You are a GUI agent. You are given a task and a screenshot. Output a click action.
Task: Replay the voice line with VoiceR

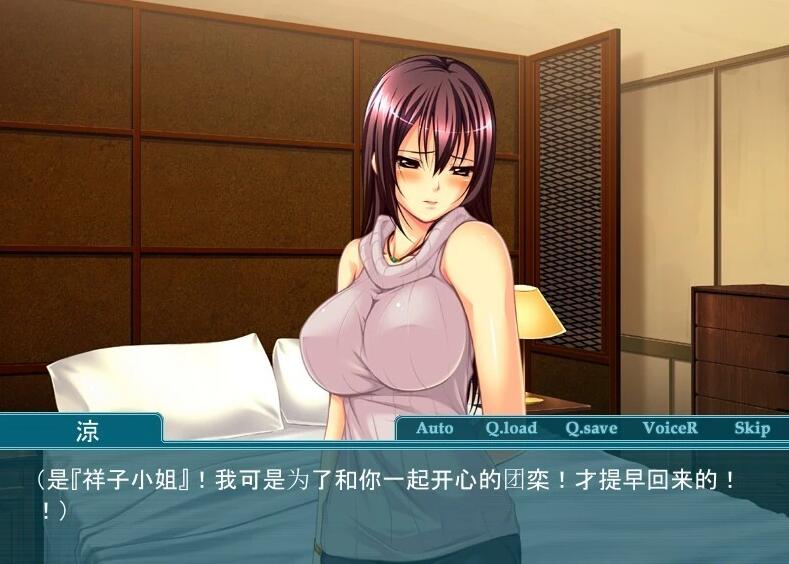[x=670, y=428]
